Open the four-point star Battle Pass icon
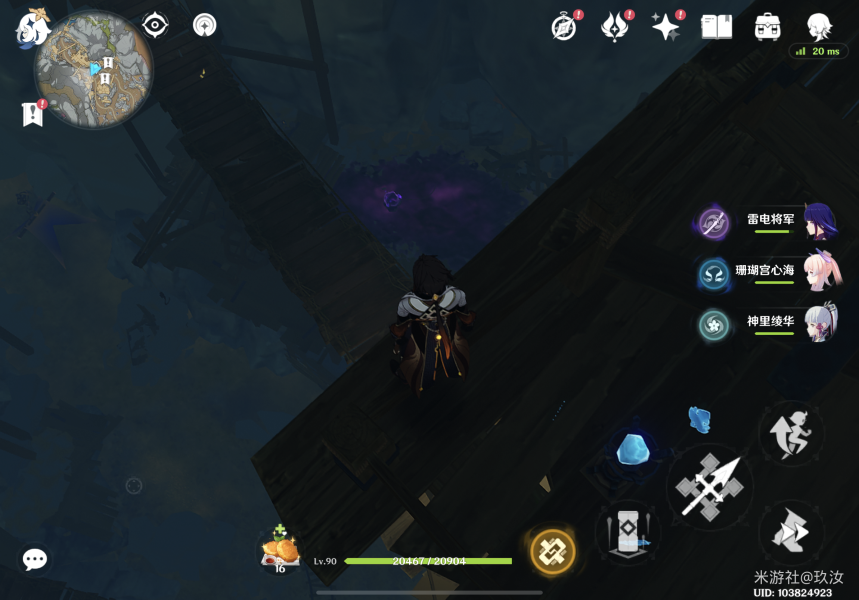The height and width of the screenshot is (600, 859). tap(665, 27)
